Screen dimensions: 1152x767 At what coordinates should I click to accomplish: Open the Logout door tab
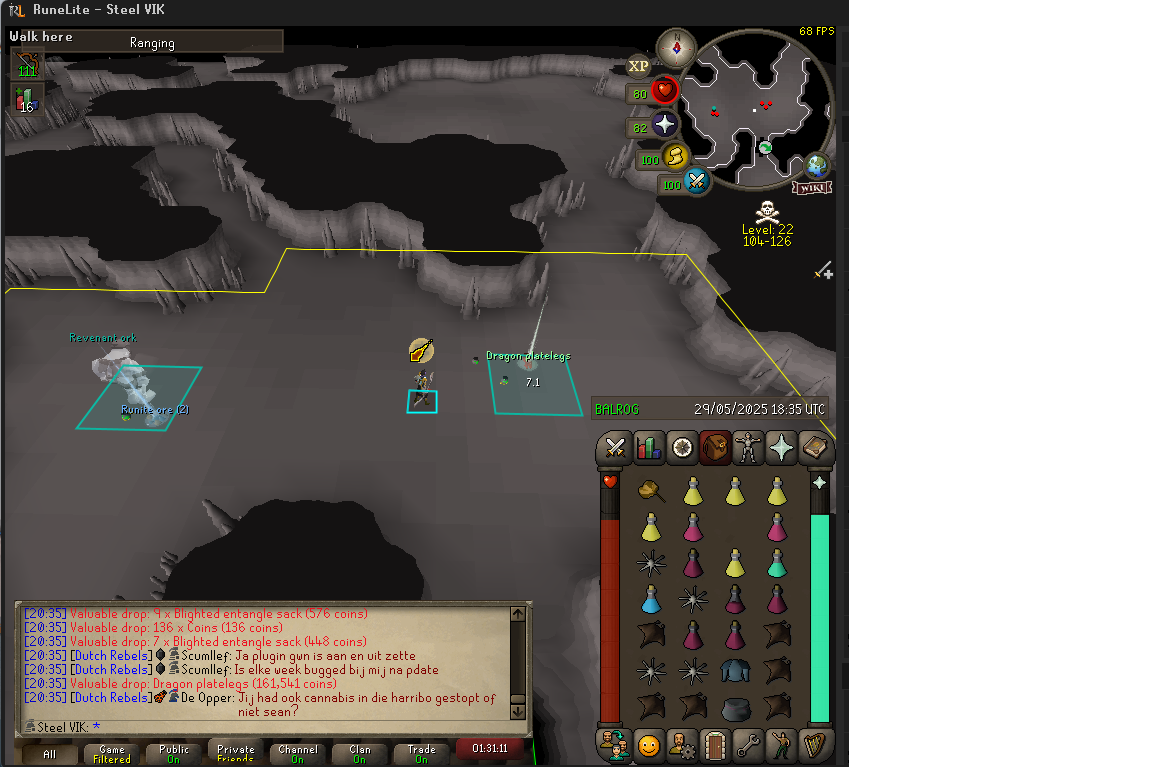click(715, 745)
